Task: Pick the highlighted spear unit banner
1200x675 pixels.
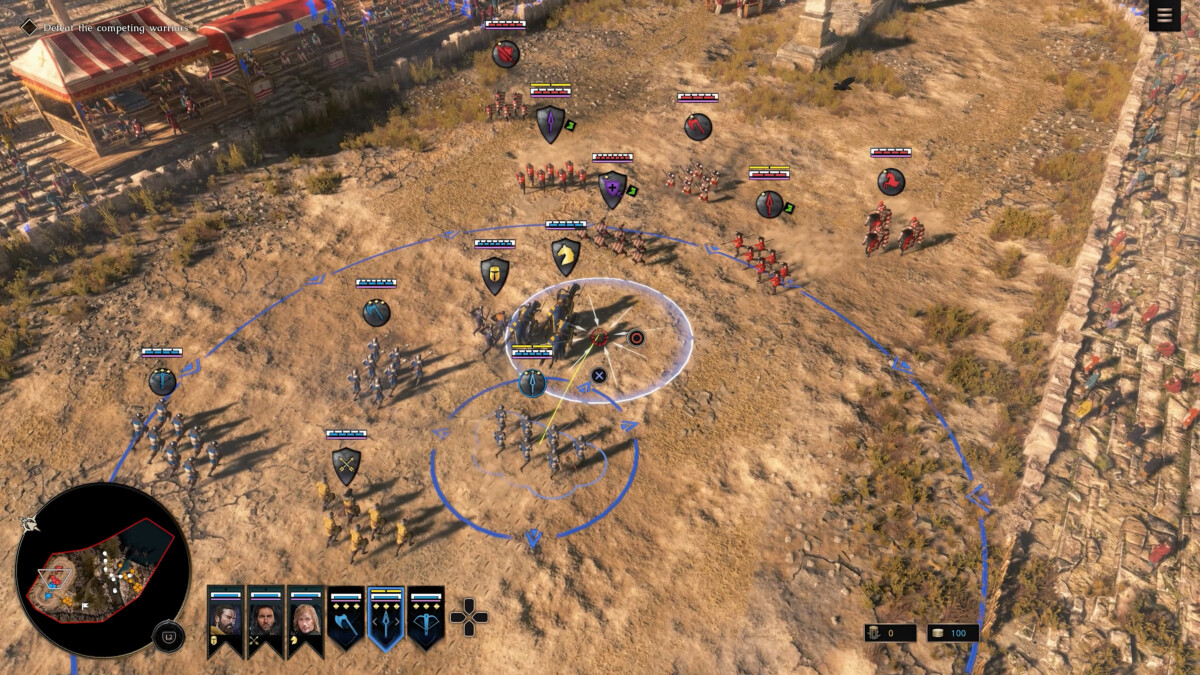Action: click(386, 620)
